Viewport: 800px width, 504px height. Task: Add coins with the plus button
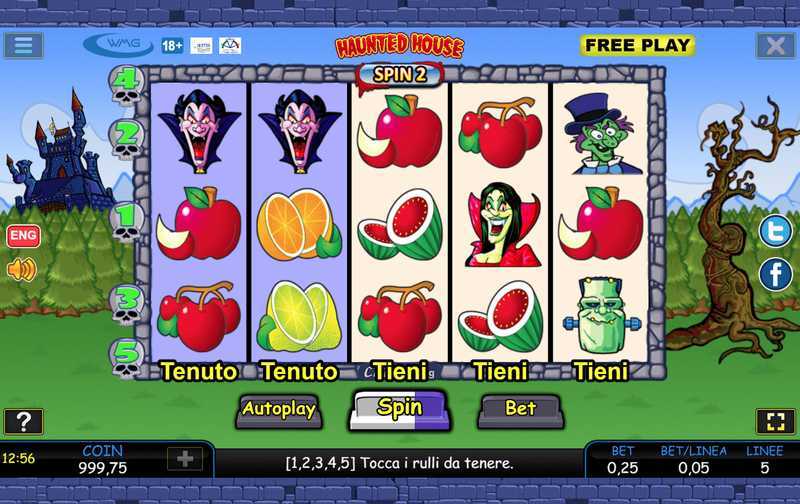pos(186,459)
